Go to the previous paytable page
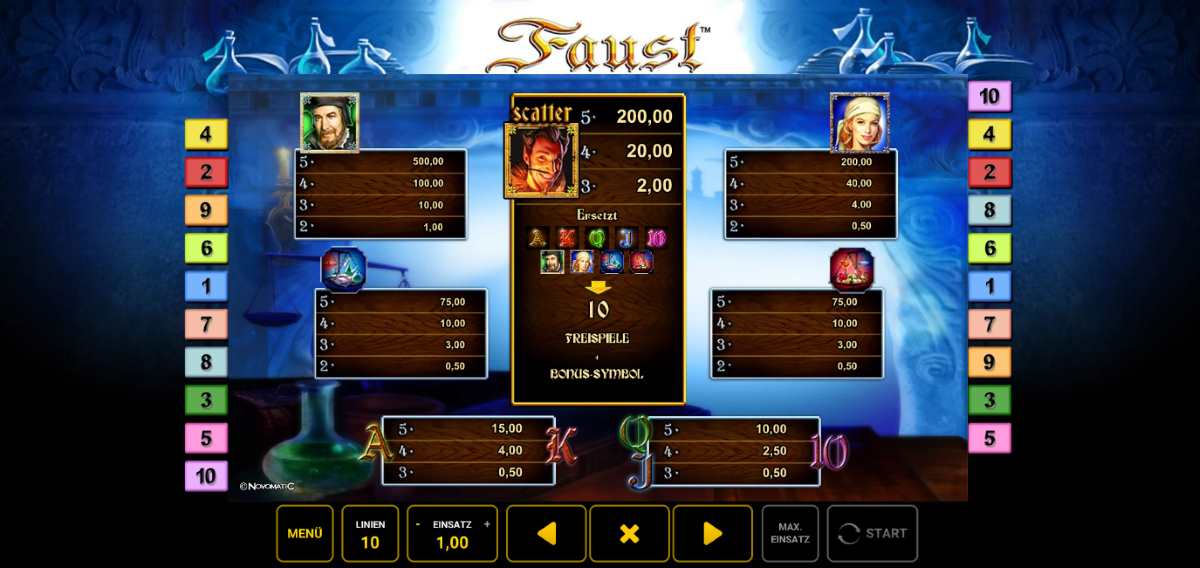Image resolution: width=1200 pixels, height=568 pixels. (546, 533)
